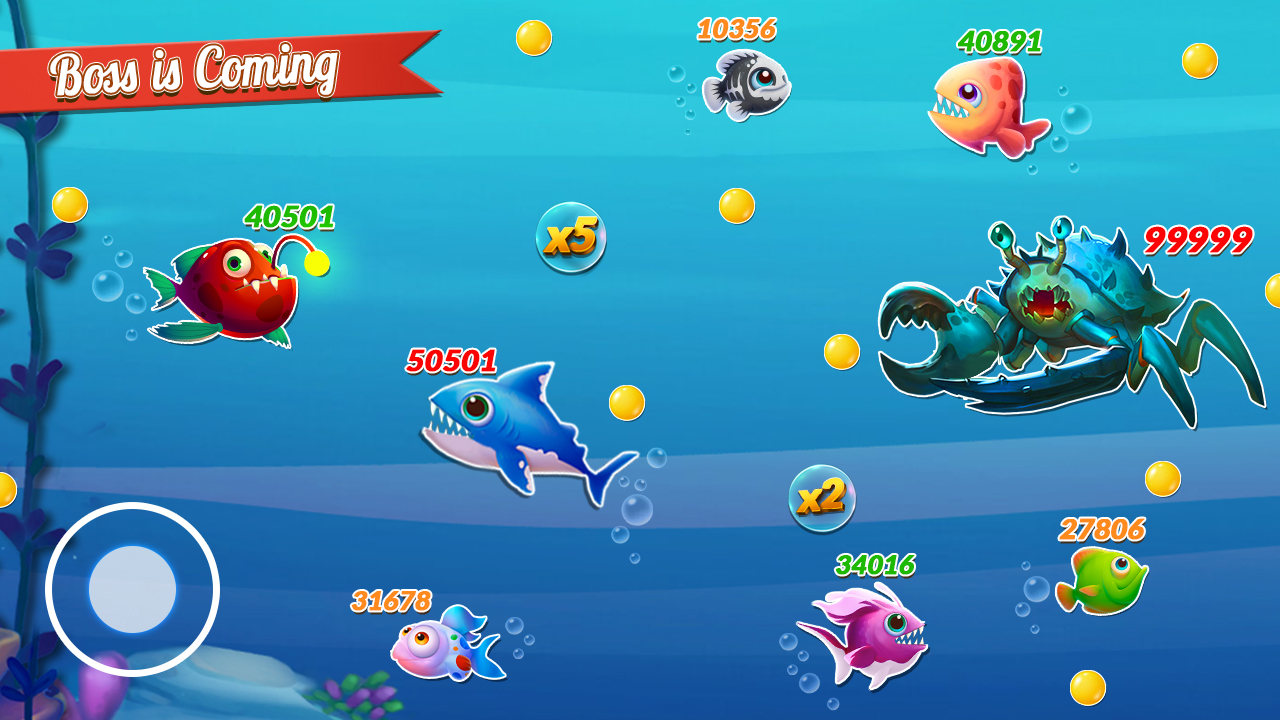Grab the coin near the crab's claw

840,352
